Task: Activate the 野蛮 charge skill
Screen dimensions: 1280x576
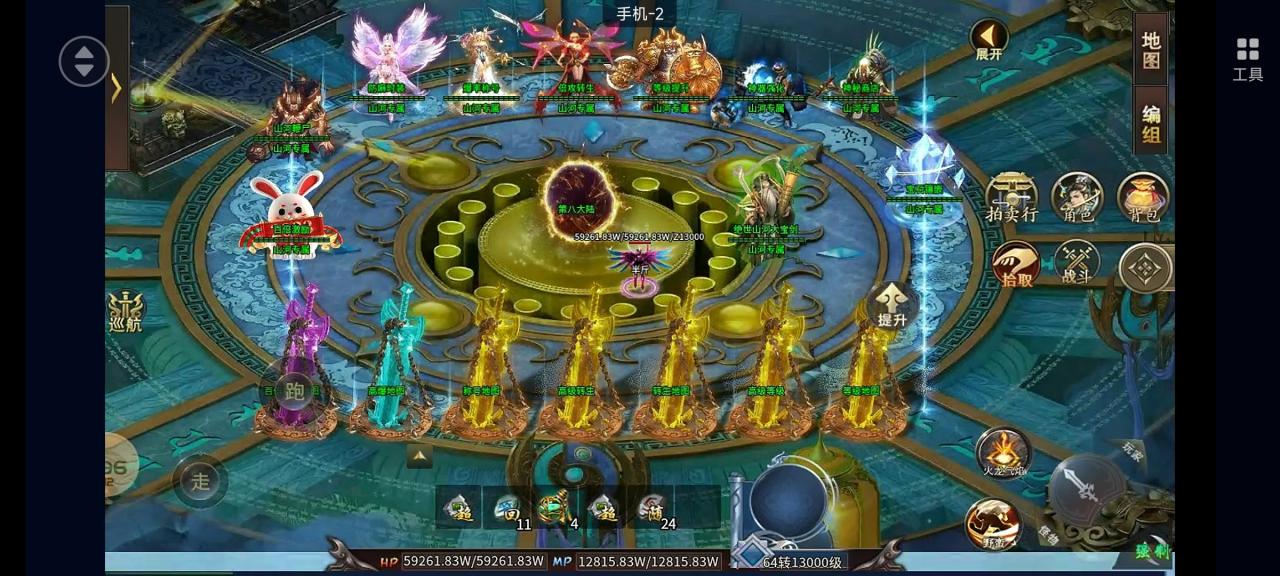Action: 992,524
